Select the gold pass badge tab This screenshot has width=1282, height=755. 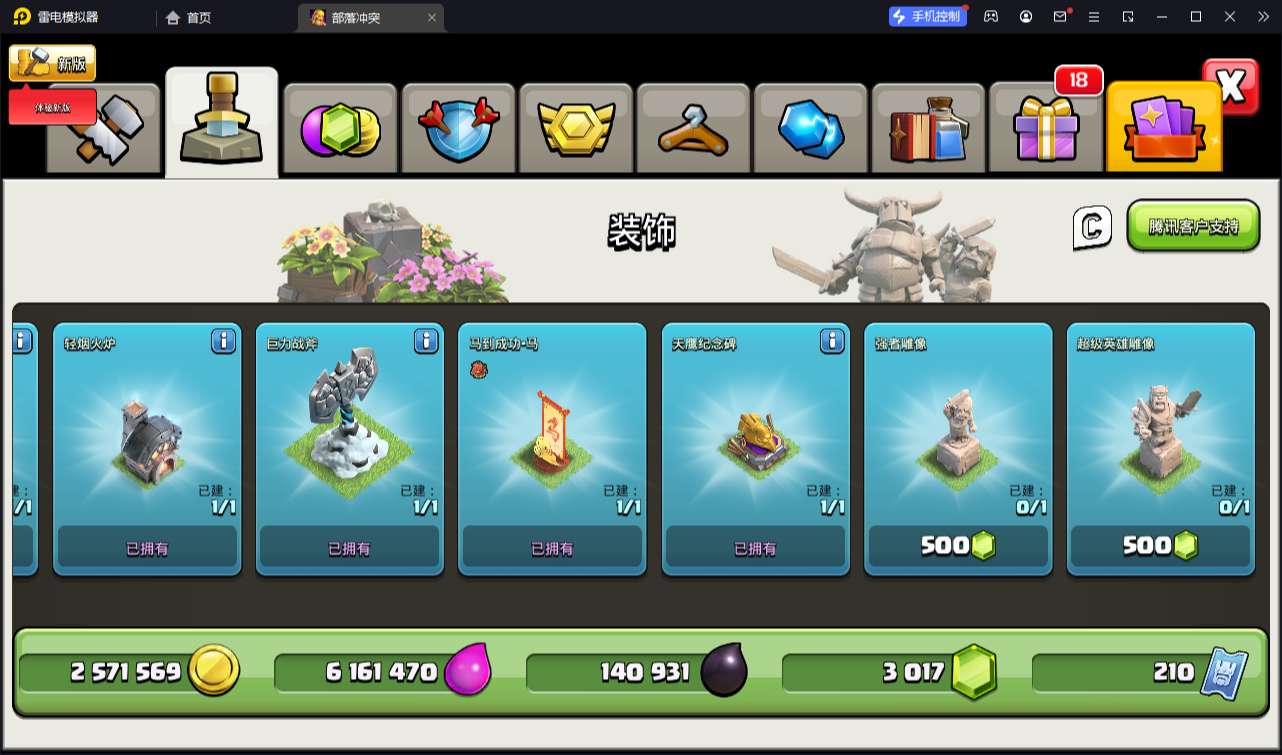pyautogui.click(x=575, y=130)
